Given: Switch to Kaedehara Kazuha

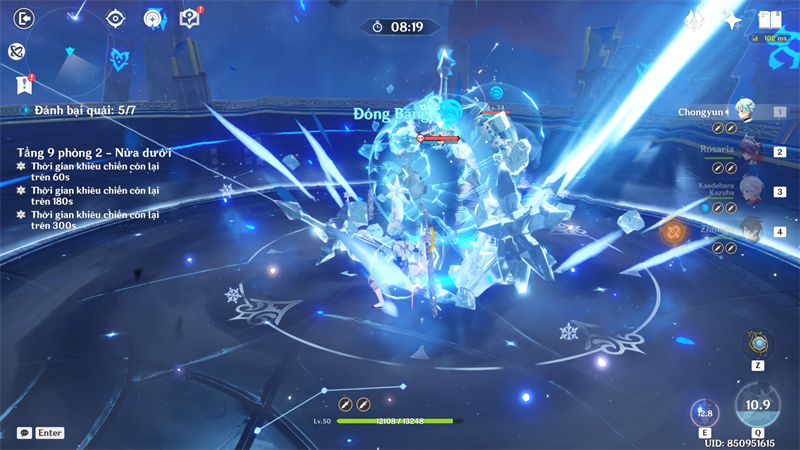Looking at the screenshot, I should tap(747, 191).
